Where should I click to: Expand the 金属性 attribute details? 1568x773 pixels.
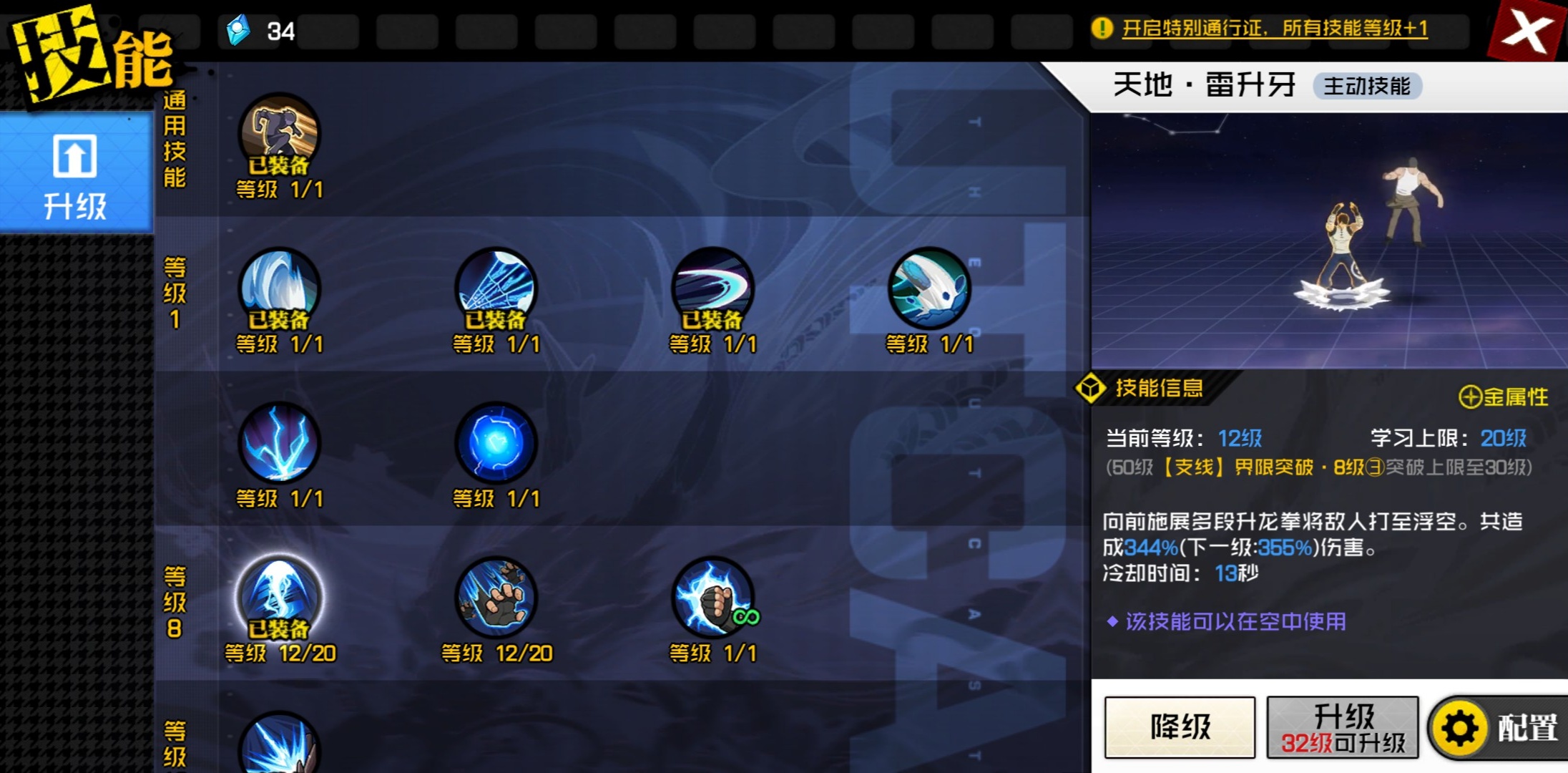pyautogui.click(x=1506, y=394)
